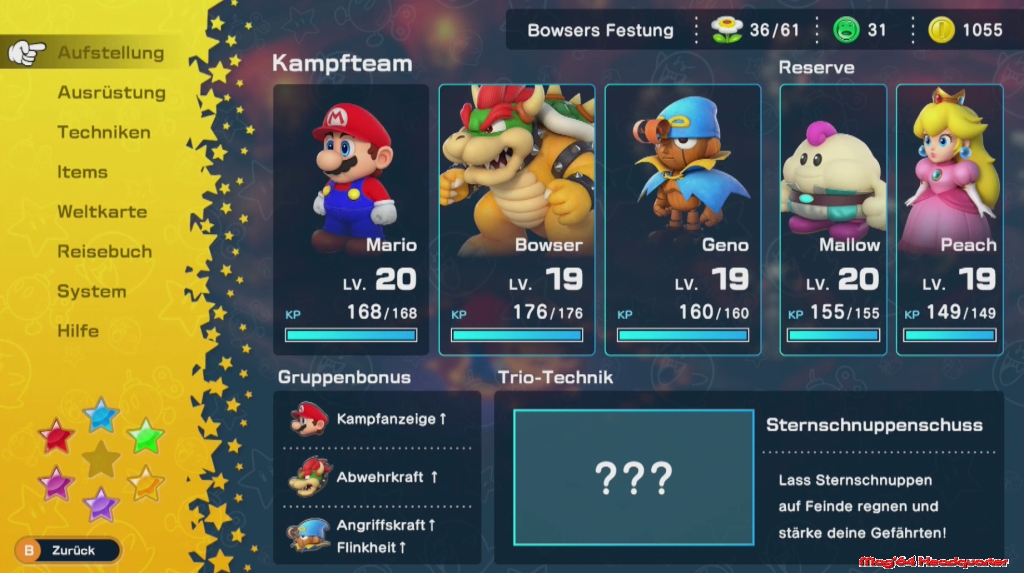Select the Trio-Technik ??? preview panel
Viewport: 1024px width, 573px height.
(x=634, y=478)
